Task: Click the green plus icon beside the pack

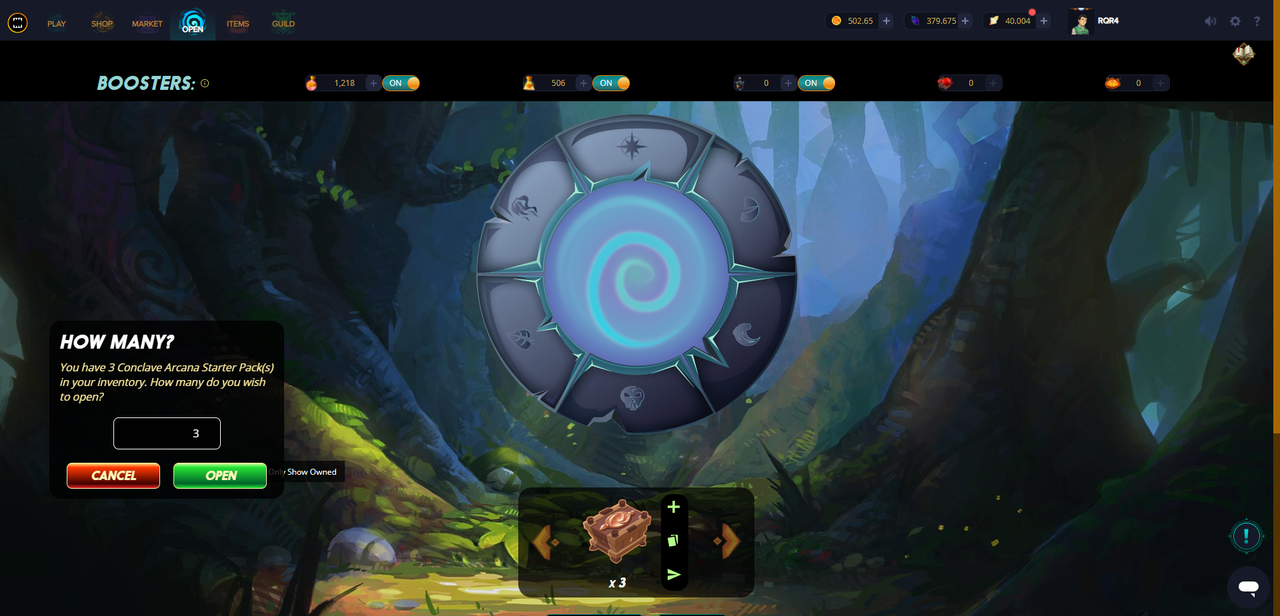Action: [673, 507]
